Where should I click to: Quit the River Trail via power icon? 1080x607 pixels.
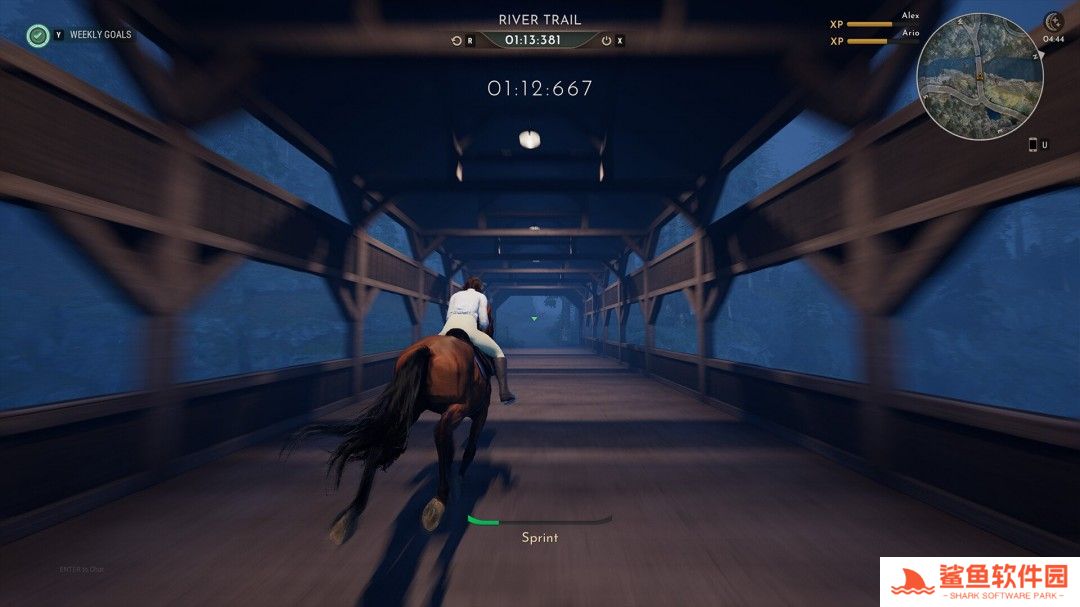[x=606, y=41]
